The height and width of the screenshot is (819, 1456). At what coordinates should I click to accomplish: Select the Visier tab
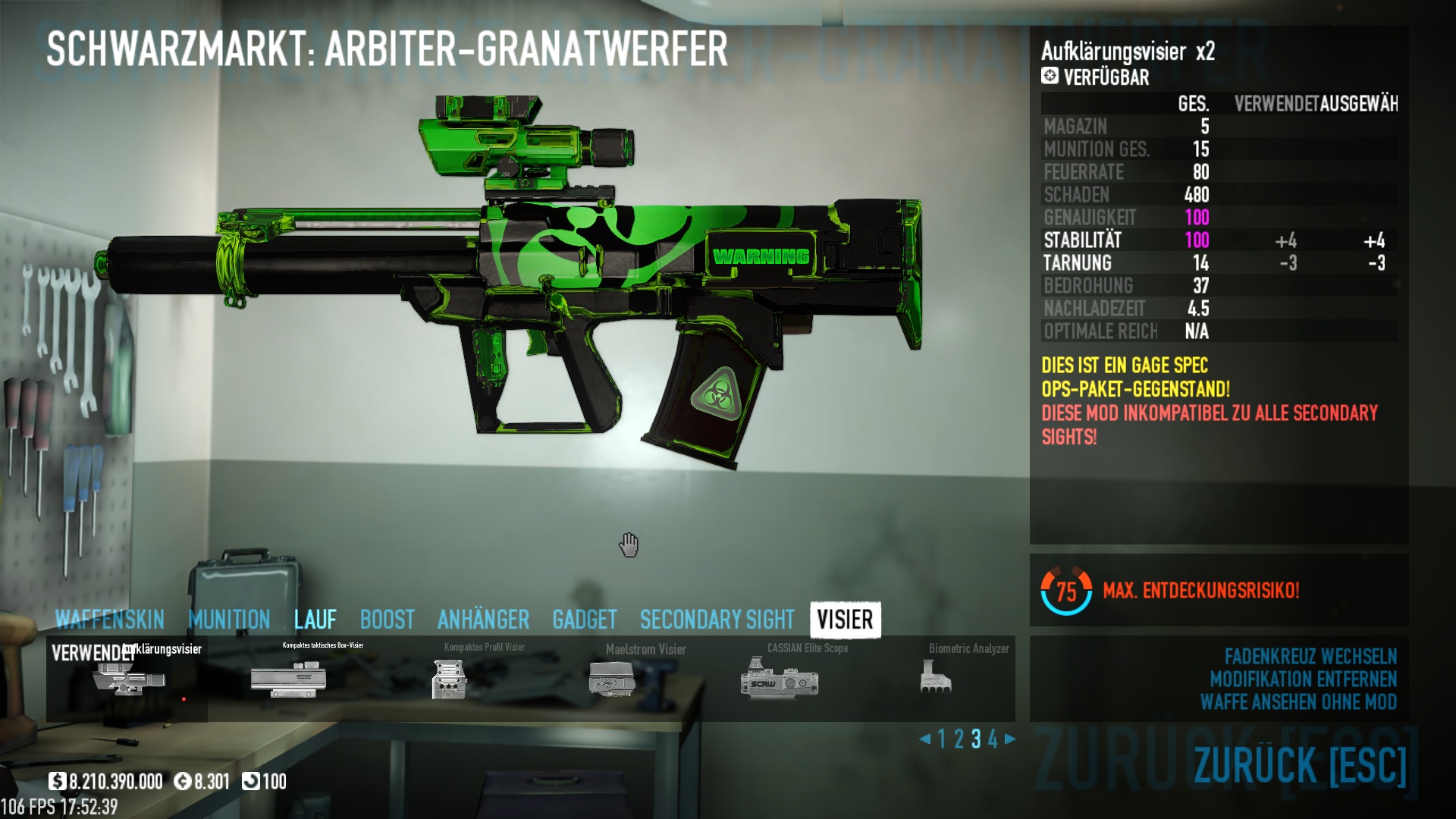[845, 620]
